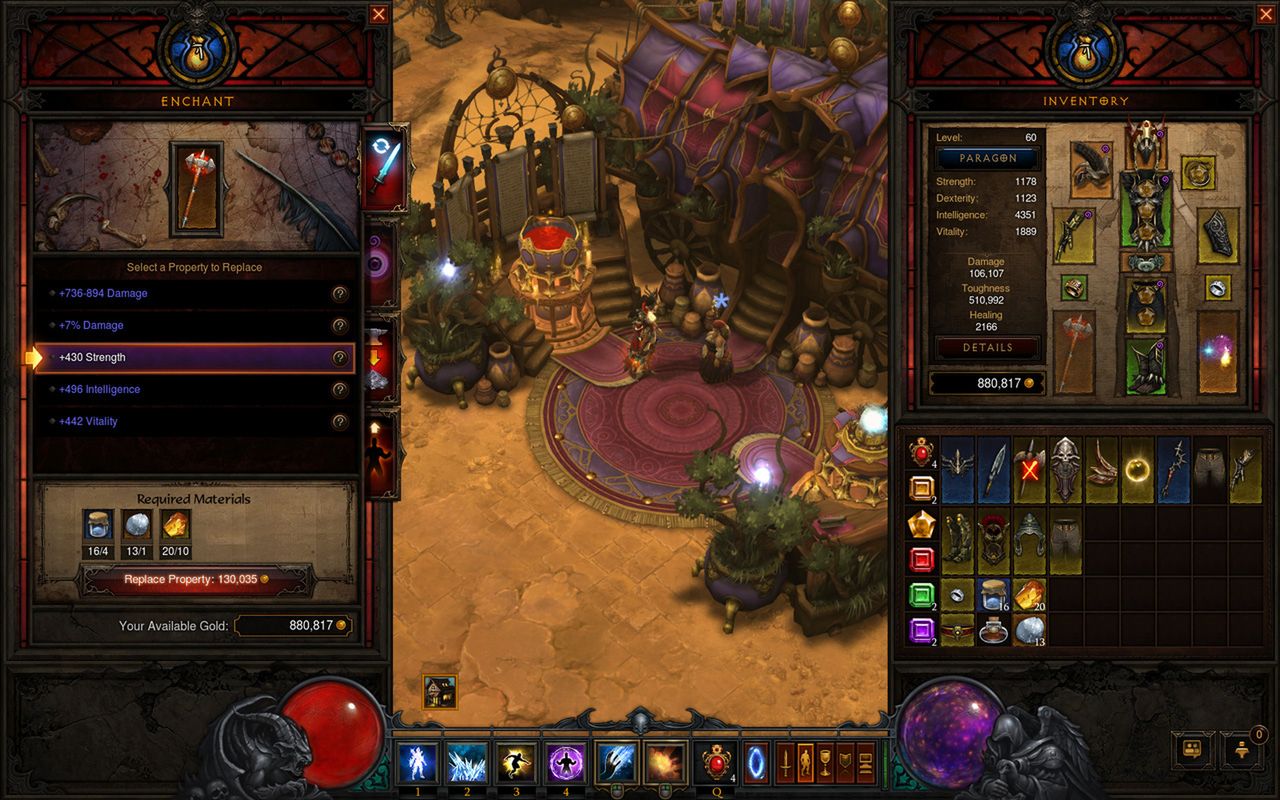The width and height of the screenshot is (1280, 800).
Task: Click the Replace Property button
Action: click(x=196, y=579)
